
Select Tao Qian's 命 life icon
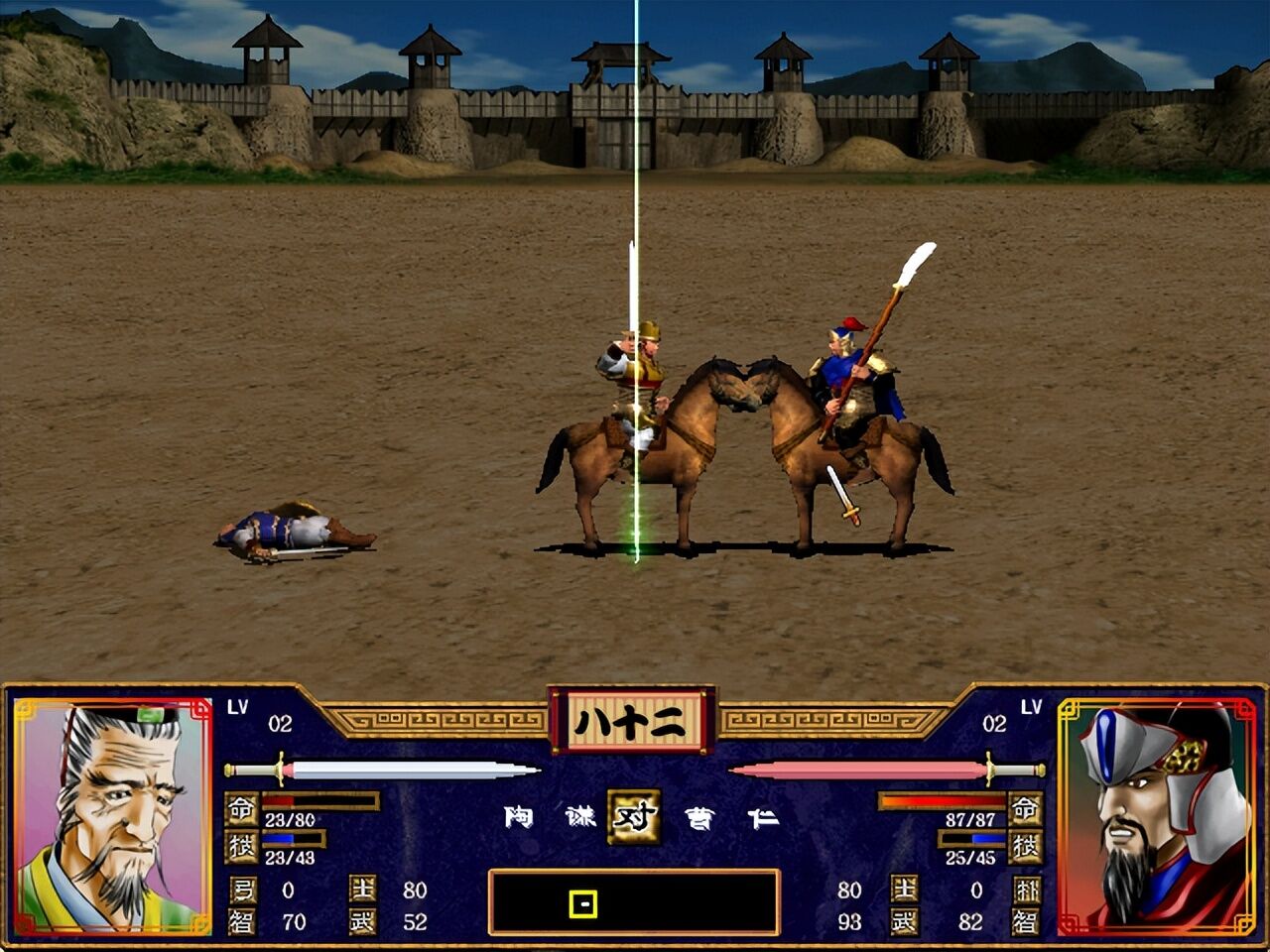coord(243,805)
